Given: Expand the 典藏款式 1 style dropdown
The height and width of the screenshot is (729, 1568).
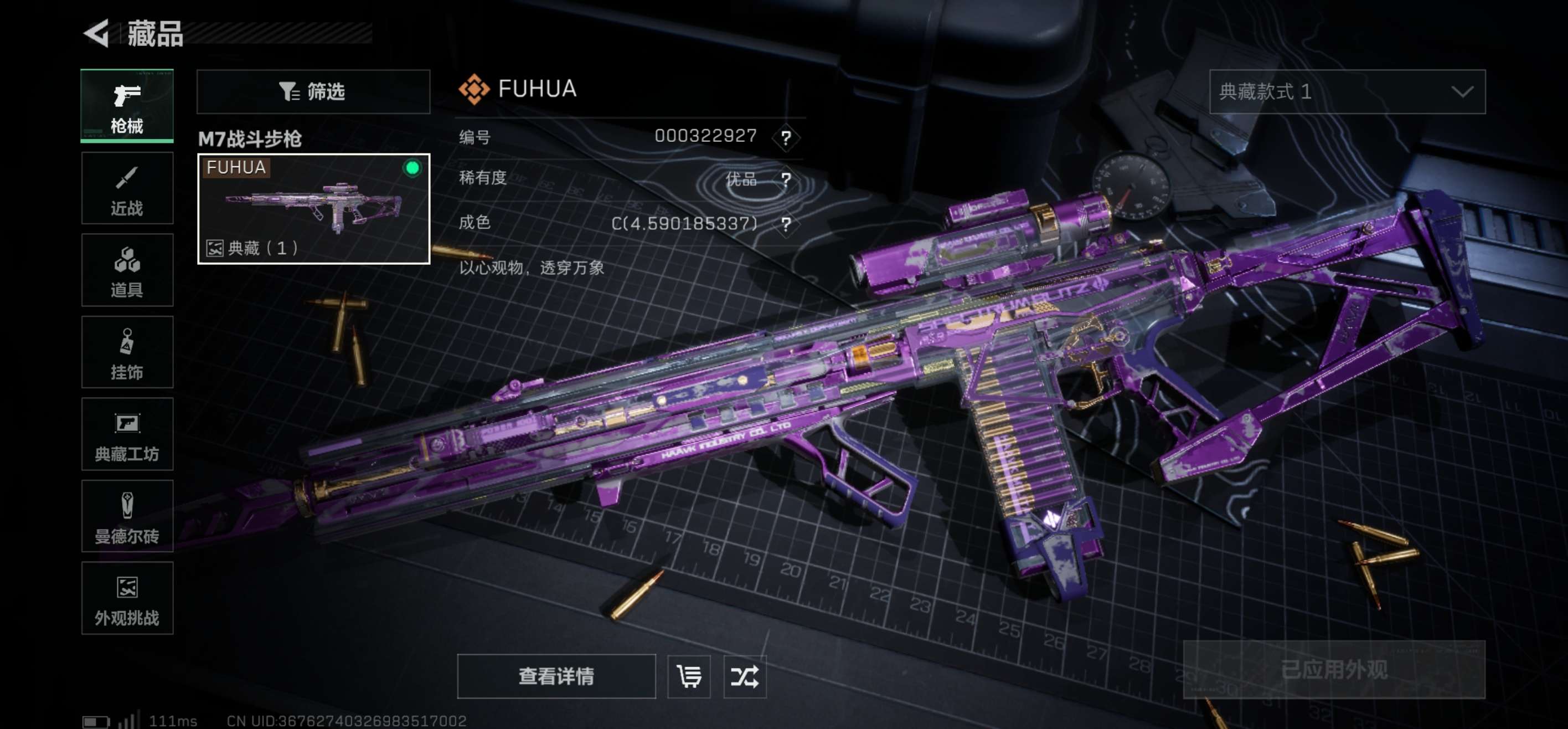Looking at the screenshot, I should tap(1347, 92).
